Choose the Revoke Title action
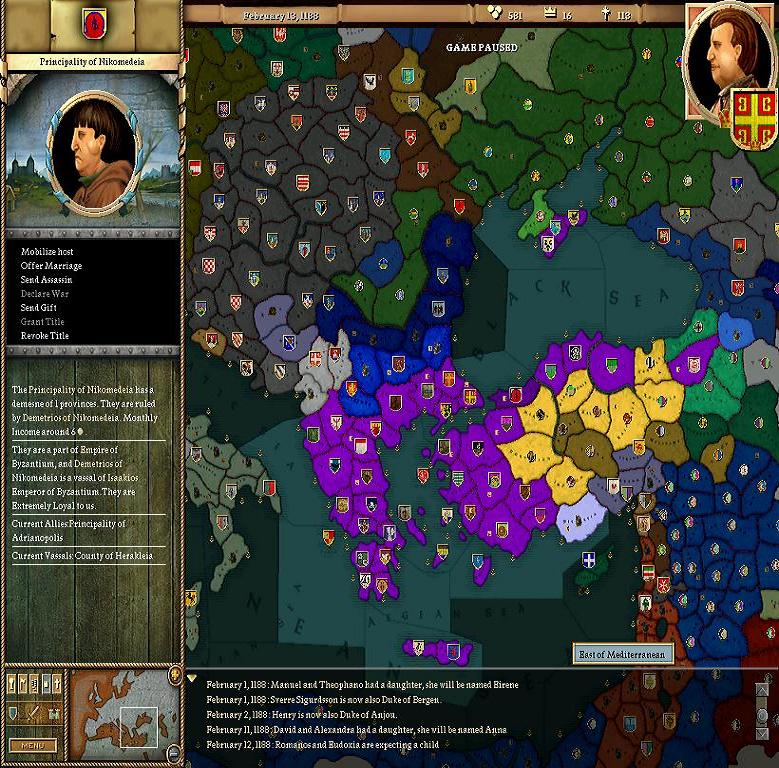Screen dimensions: 779x768 pos(46,335)
